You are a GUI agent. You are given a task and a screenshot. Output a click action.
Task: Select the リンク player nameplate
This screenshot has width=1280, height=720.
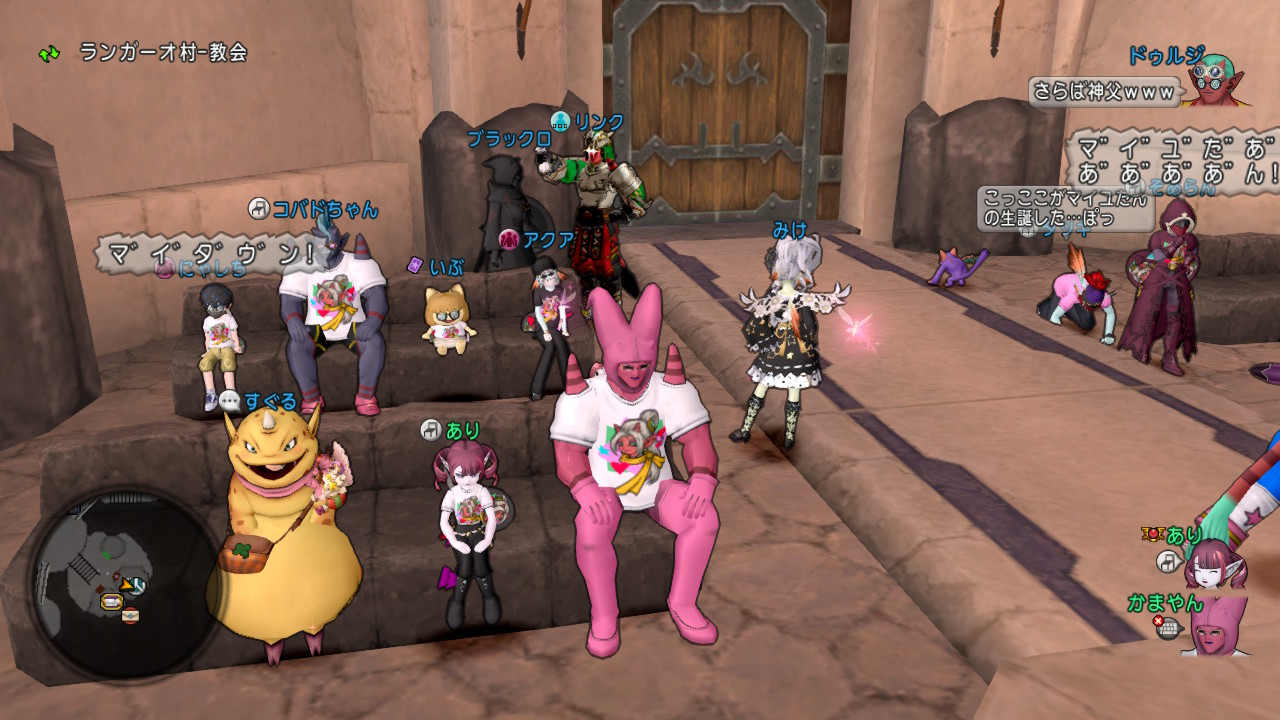click(599, 122)
